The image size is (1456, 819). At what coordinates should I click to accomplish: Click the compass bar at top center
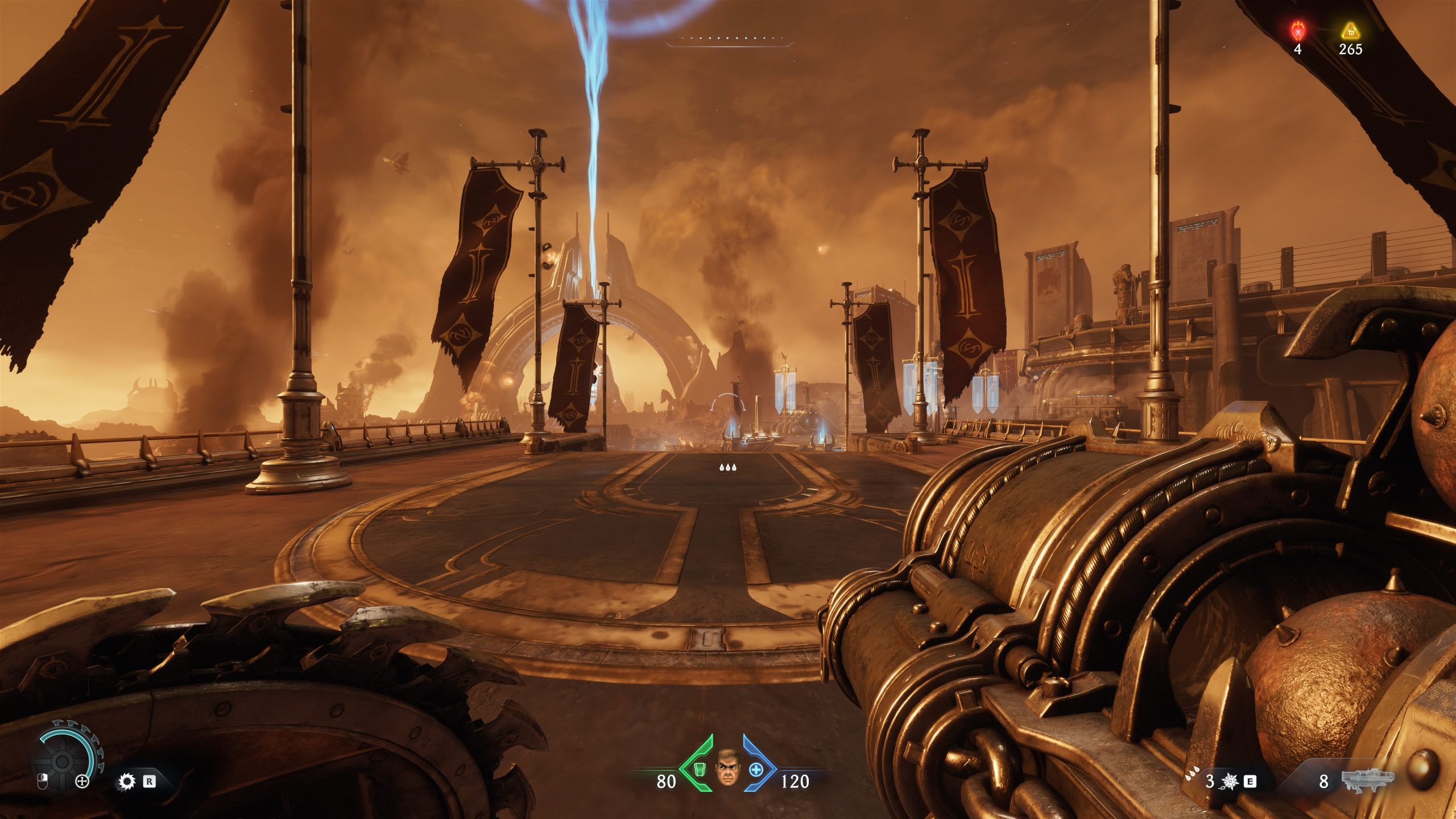point(729,40)
